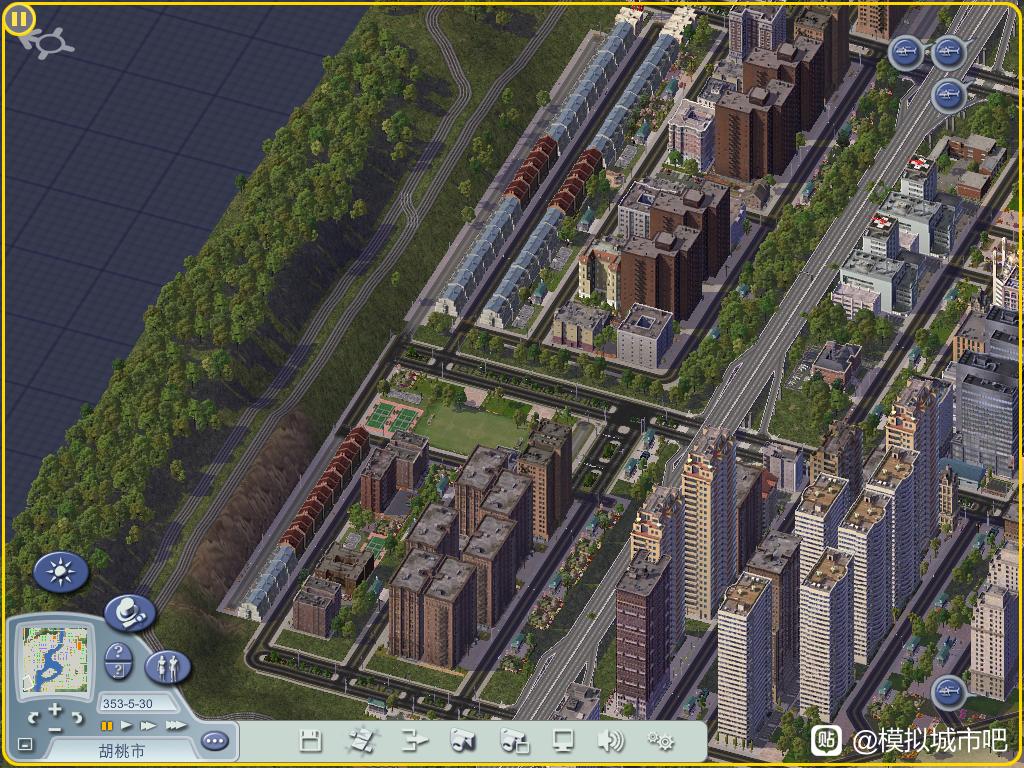Open display settings via the monitor icon
Screen dimensions: 1024x768
pos(563,741)
